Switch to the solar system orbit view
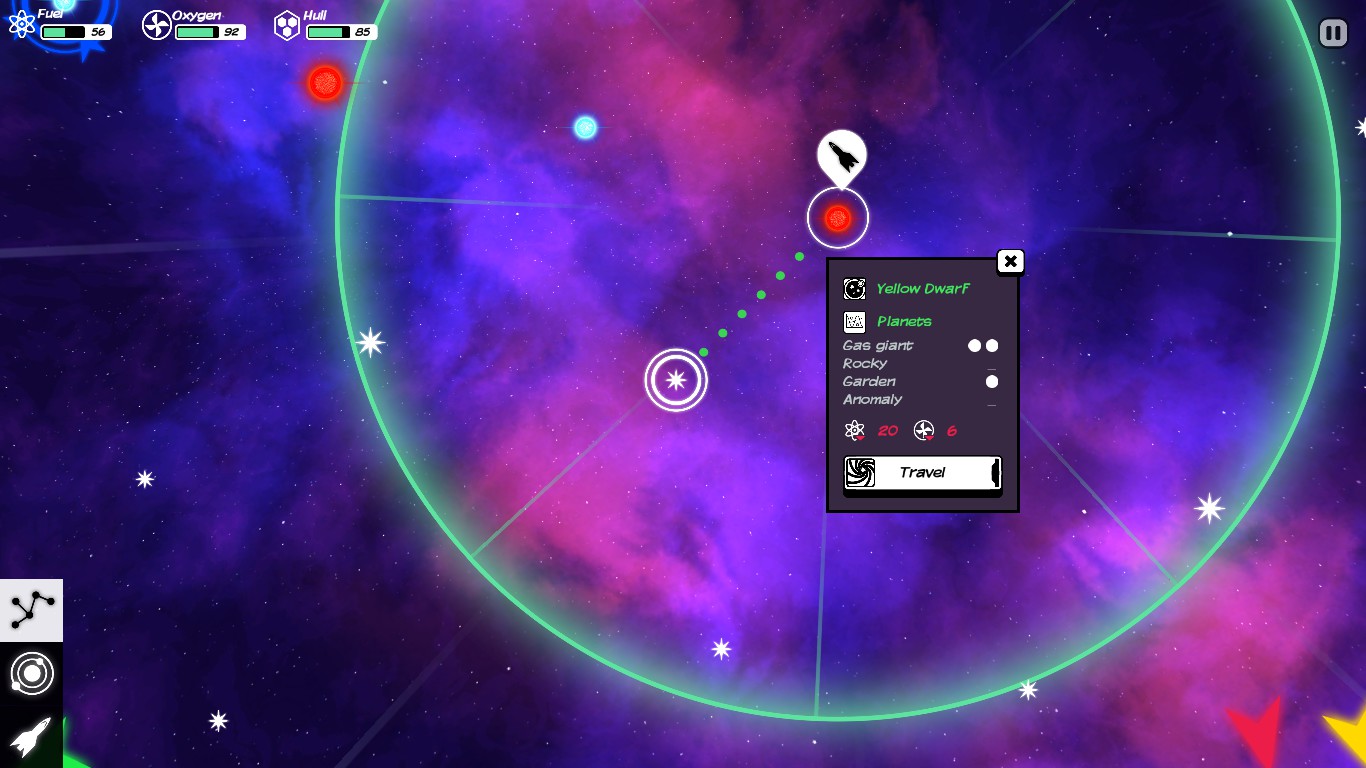The image size is (1366, 768). coord(31,674)
